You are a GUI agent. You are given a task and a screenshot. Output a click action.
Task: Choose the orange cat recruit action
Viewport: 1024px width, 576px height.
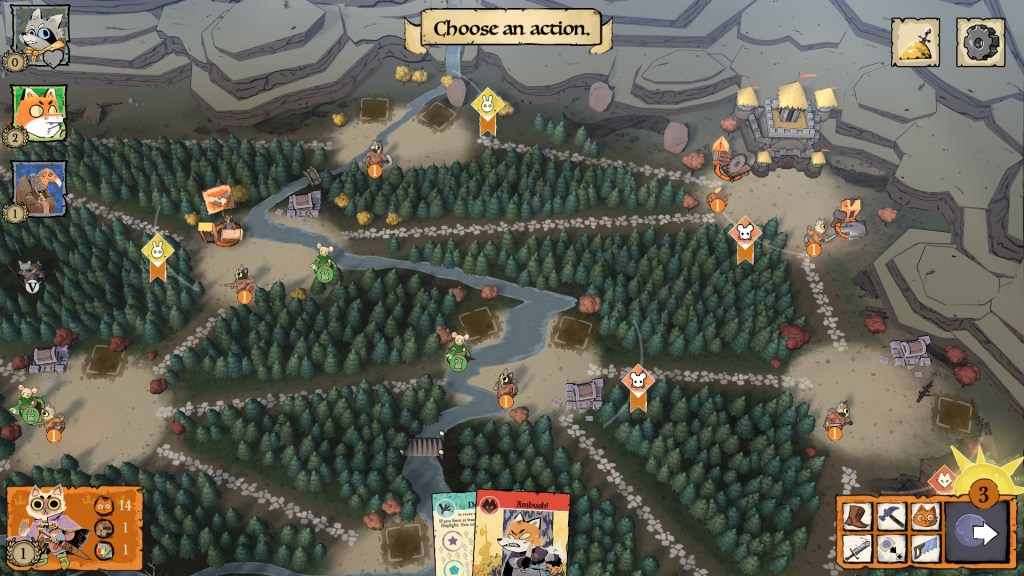924,516
